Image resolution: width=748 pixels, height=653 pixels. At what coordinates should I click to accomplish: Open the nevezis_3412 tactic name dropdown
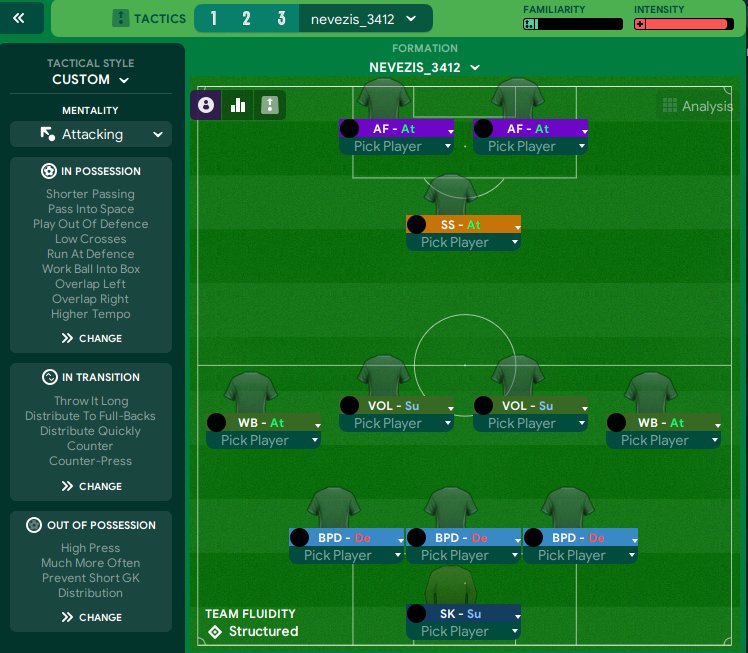364,18
